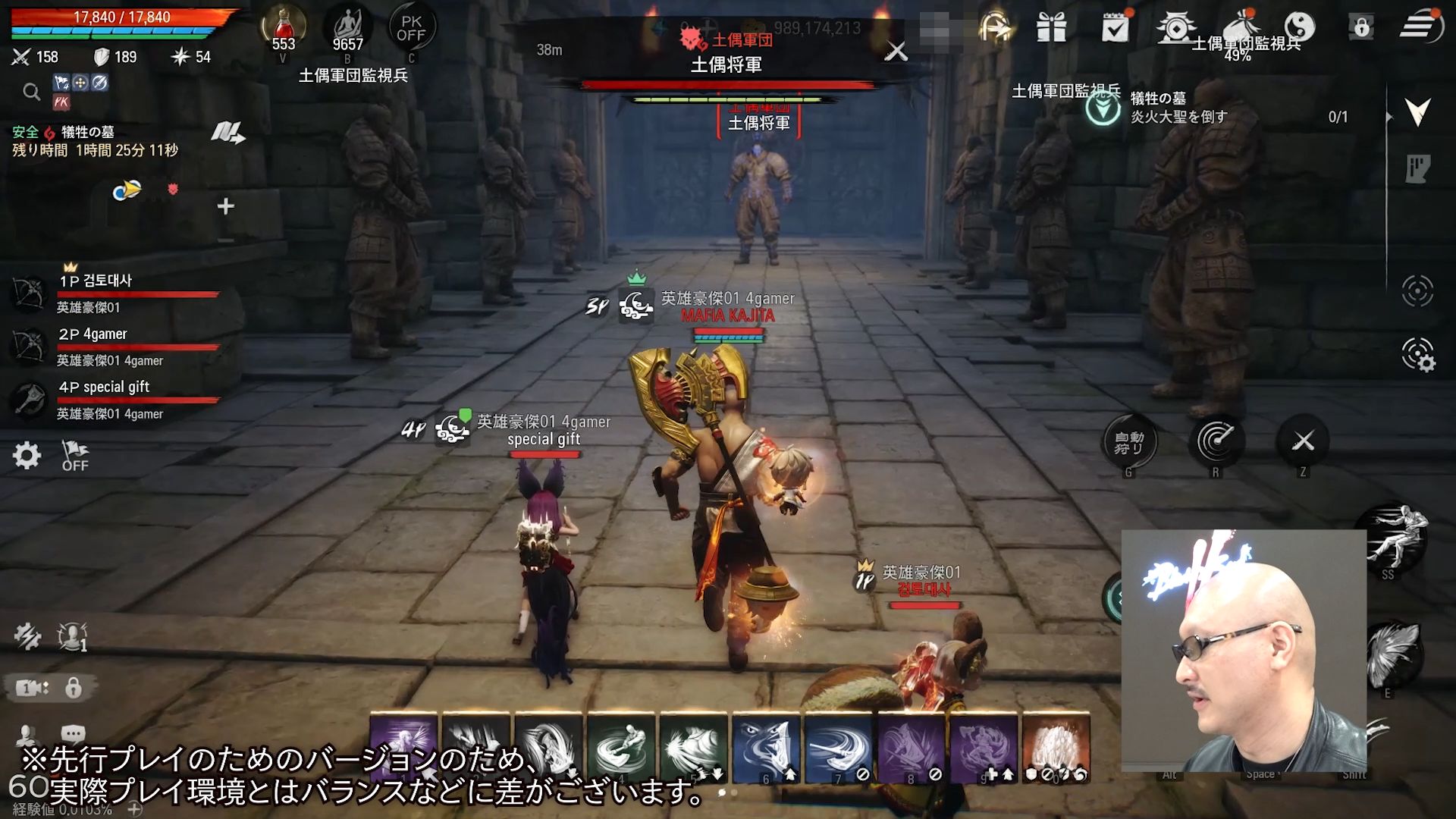The image size is (1456, 819).
Task: Open the hamburger main menu
Action: [x=1420, y=27]
